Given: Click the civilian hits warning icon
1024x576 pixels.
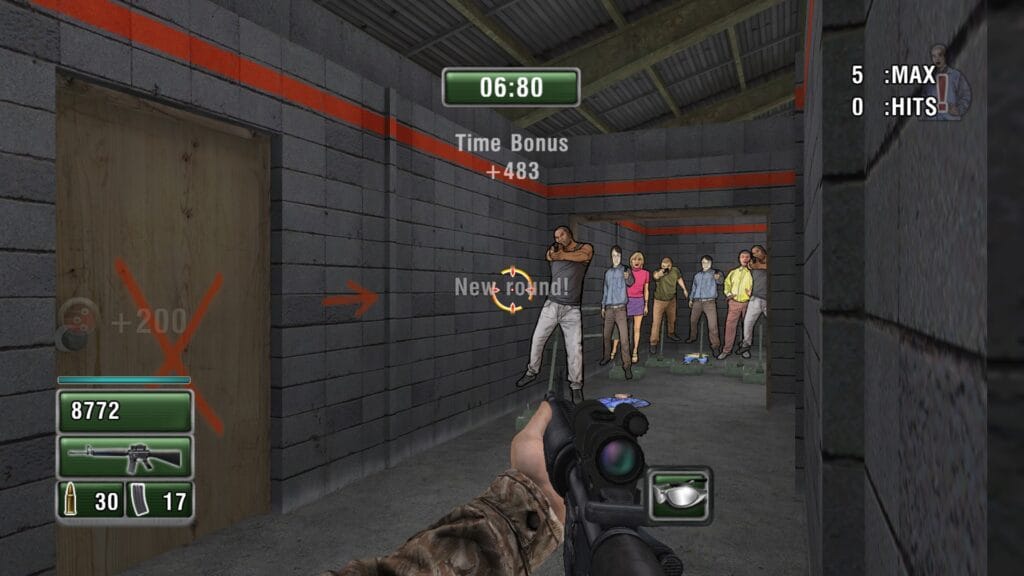Looking at the screenshot, I should tap(949, 83).
